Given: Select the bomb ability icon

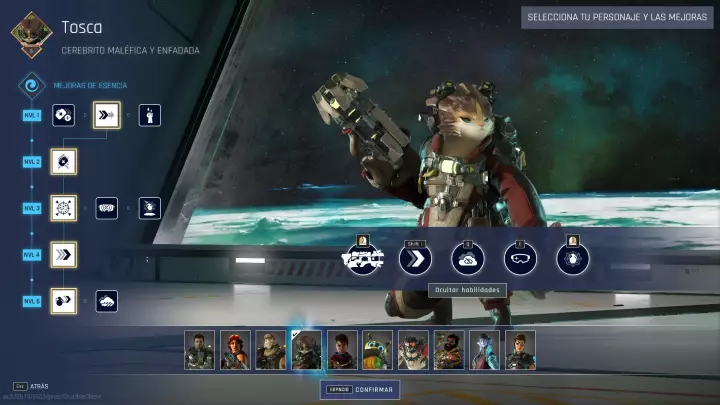Looking at the screenshot, I should pyautogui.click(x=573, y=258).
